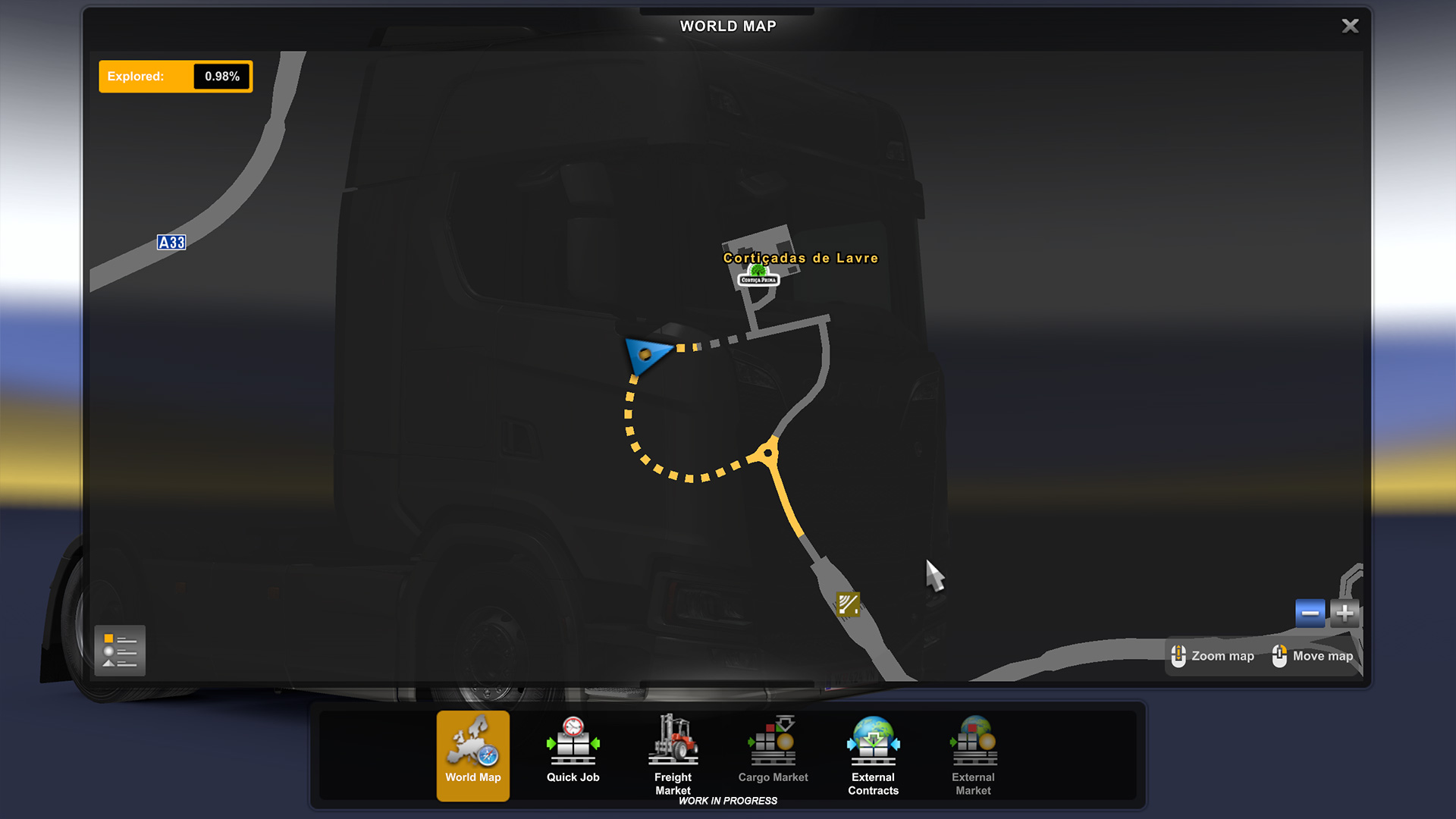The height and width of the screenshot is (819, 1456).
Task: Open Quick Job
Action: [573, 755]
